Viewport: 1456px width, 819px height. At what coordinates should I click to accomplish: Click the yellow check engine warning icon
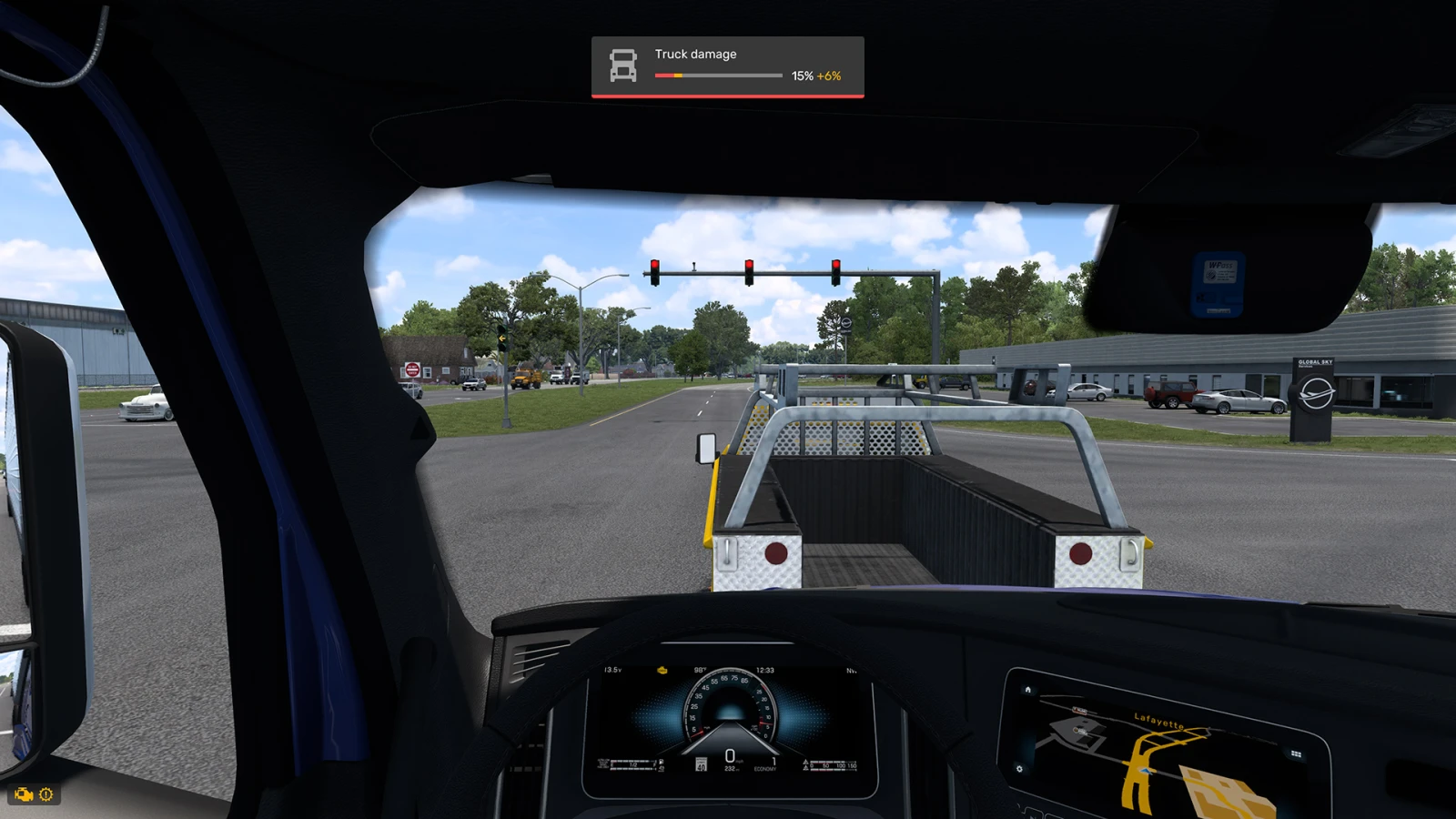(23, 794)
